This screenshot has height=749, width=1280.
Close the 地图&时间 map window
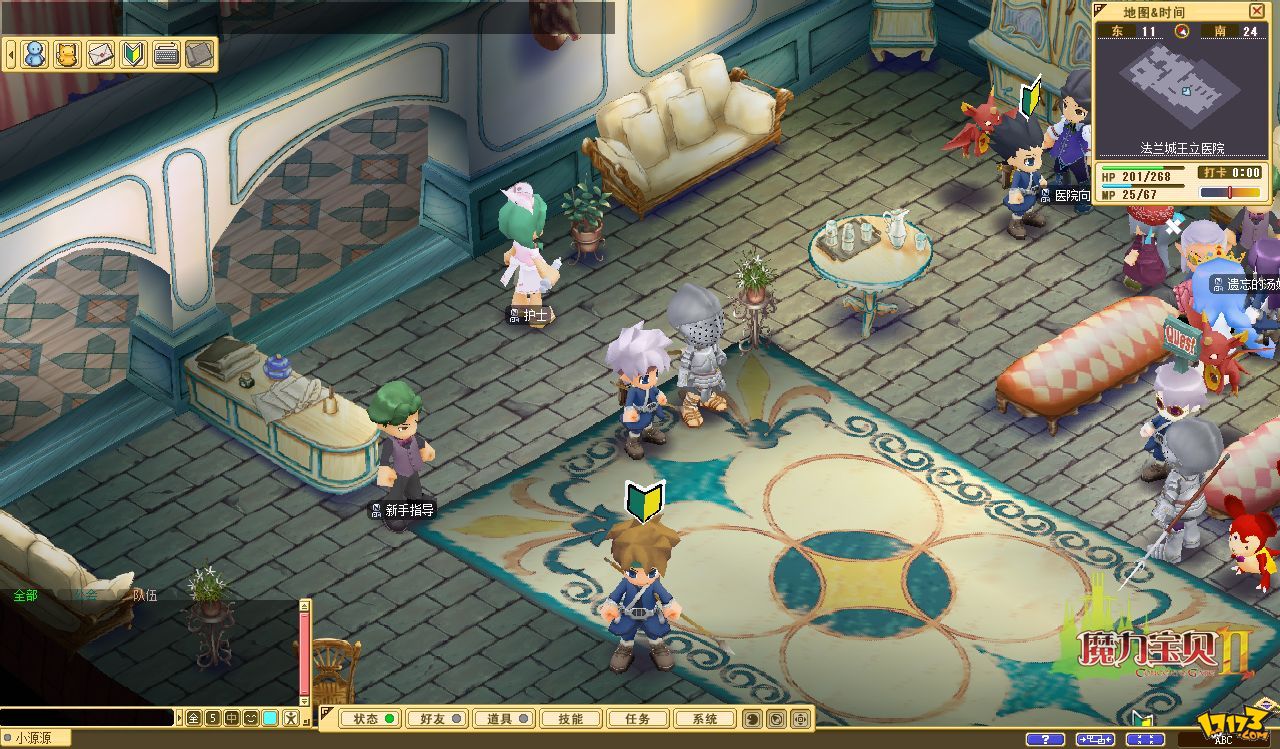(1257, 11)
